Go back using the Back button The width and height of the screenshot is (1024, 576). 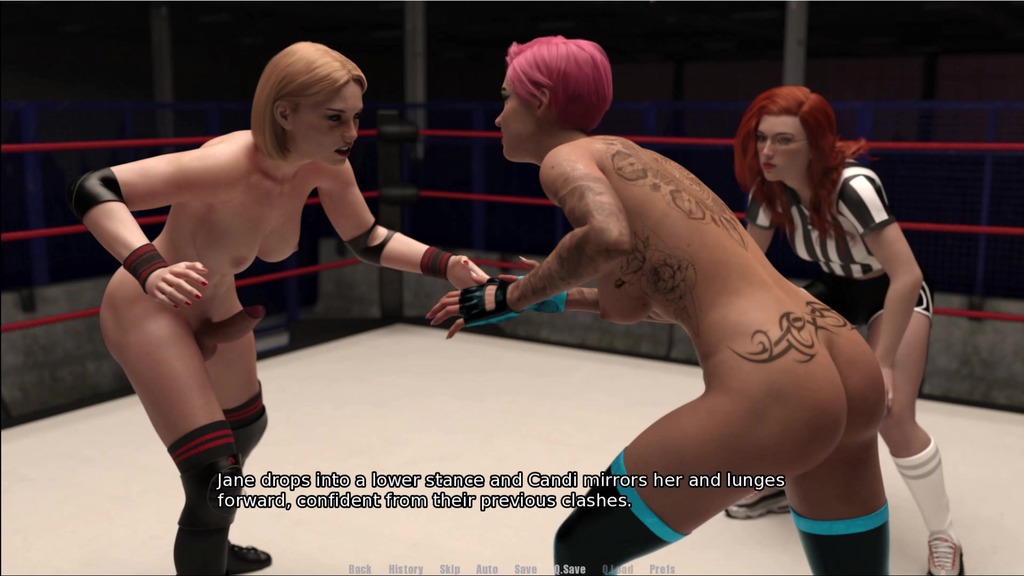pos(360,569)
